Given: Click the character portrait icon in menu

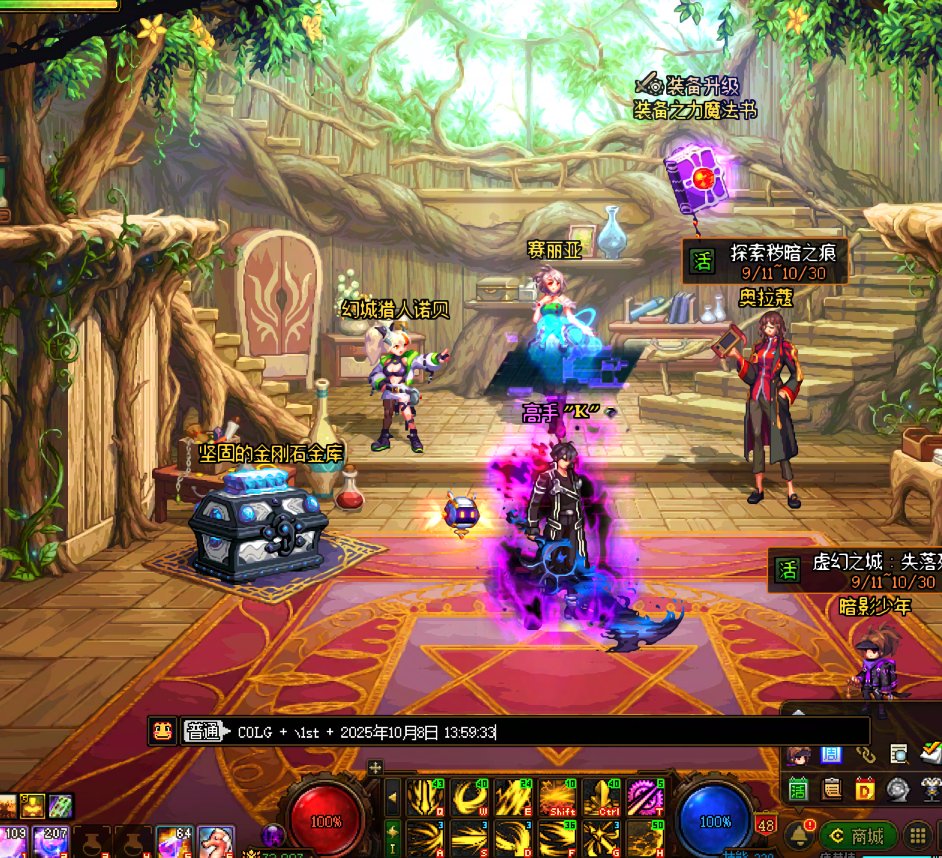Looking at the screenshot, I should 798,754.
